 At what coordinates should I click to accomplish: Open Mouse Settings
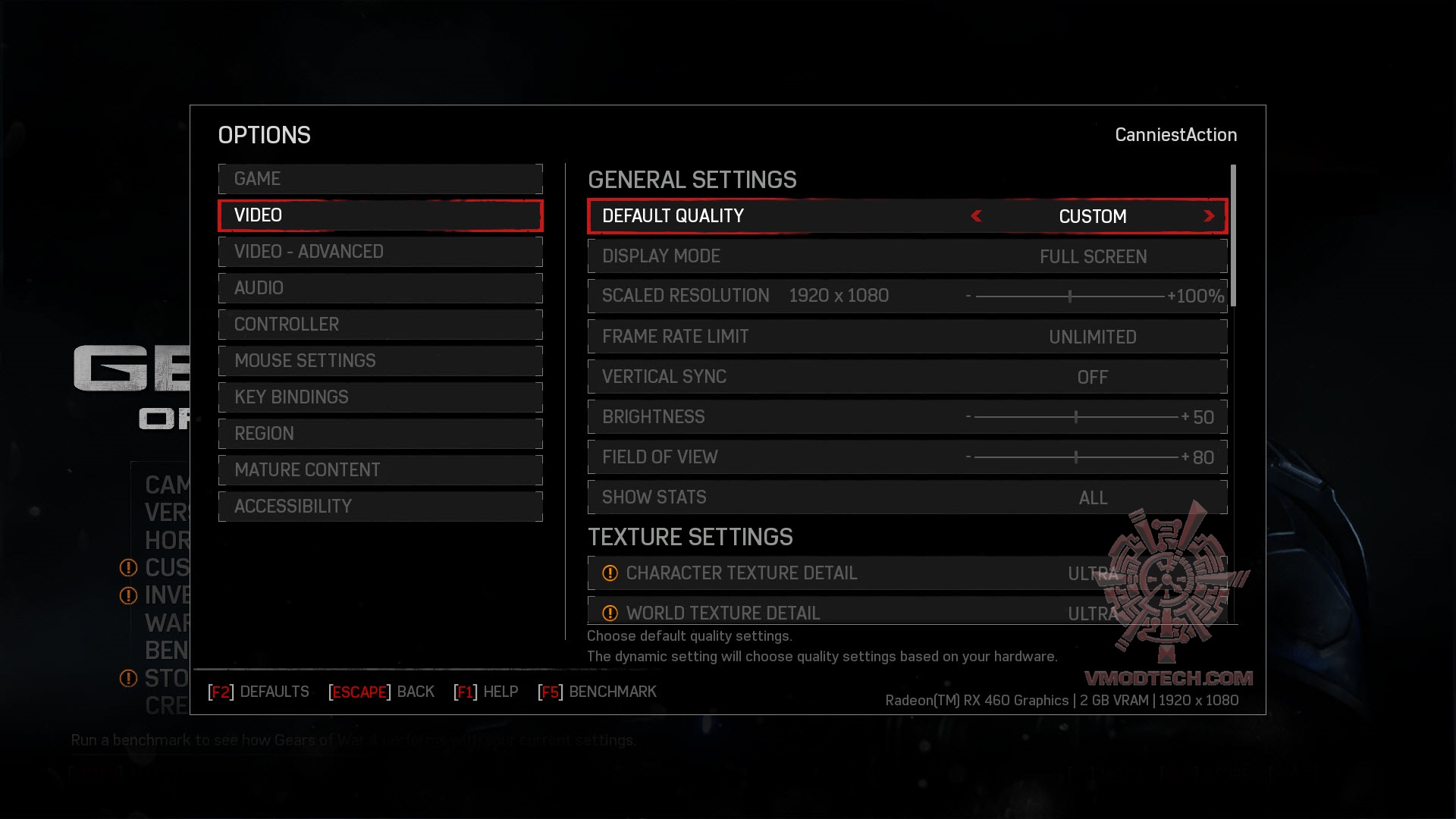(x=380, y=361)
